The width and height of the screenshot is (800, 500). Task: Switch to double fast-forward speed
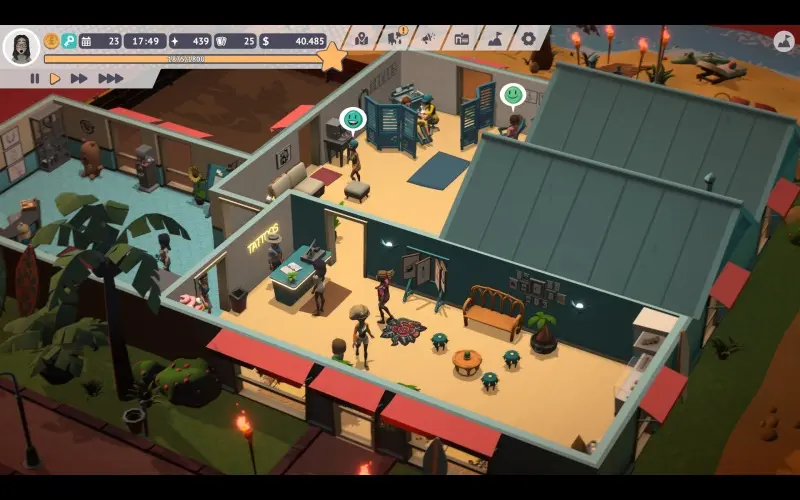pos(79,78)
